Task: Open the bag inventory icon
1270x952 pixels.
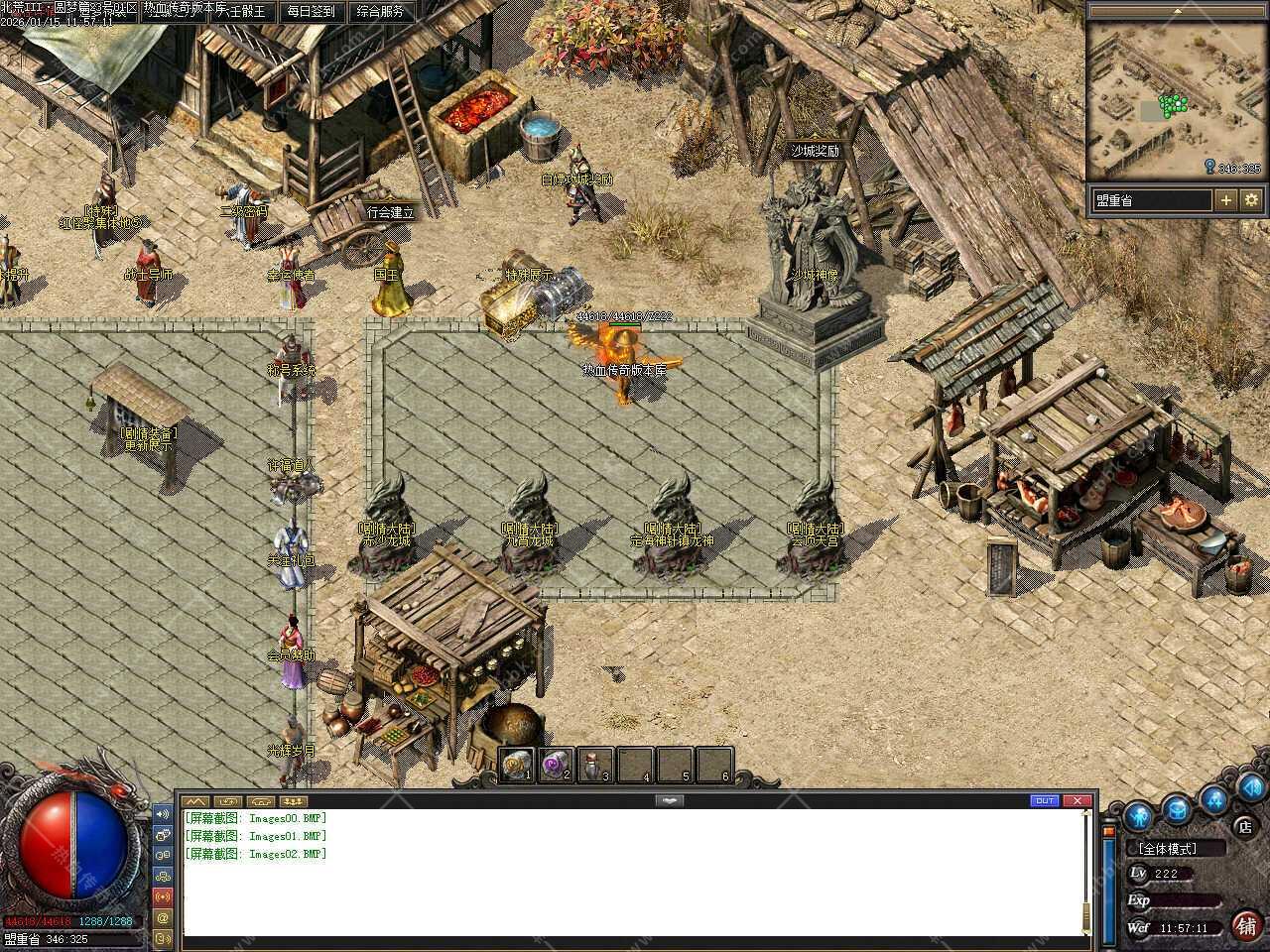Action: coord(1177,809)
